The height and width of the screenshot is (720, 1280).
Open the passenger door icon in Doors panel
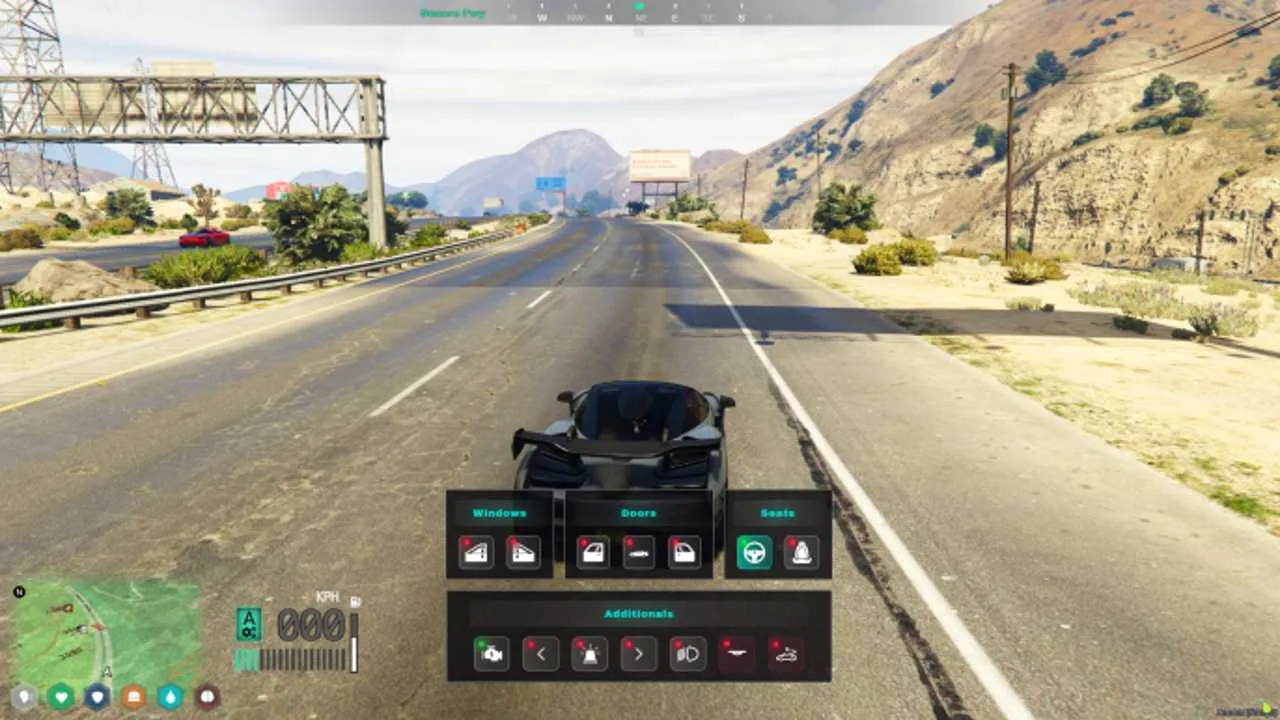click(685, 552)
